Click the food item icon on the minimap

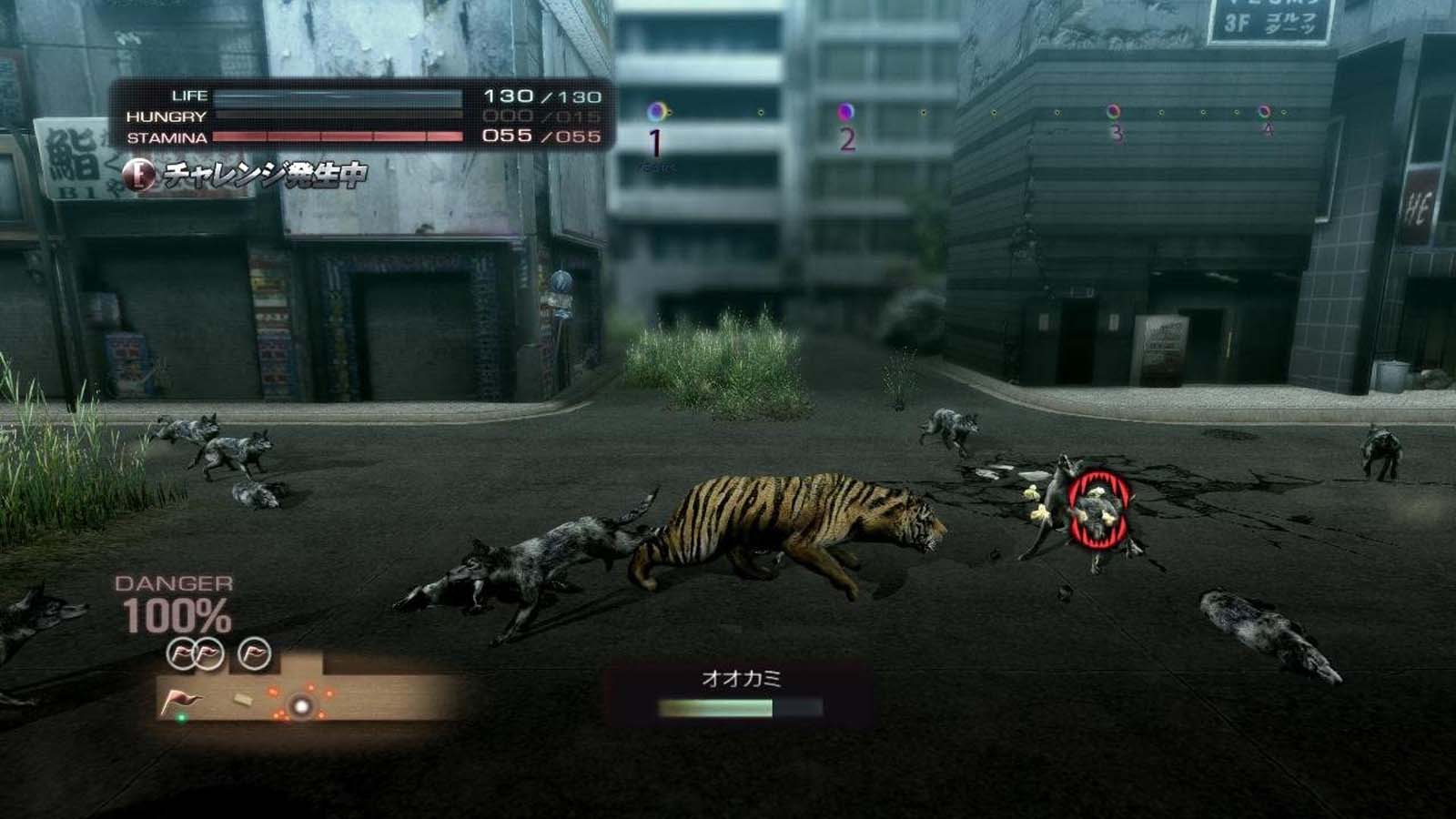pos(243,701)
